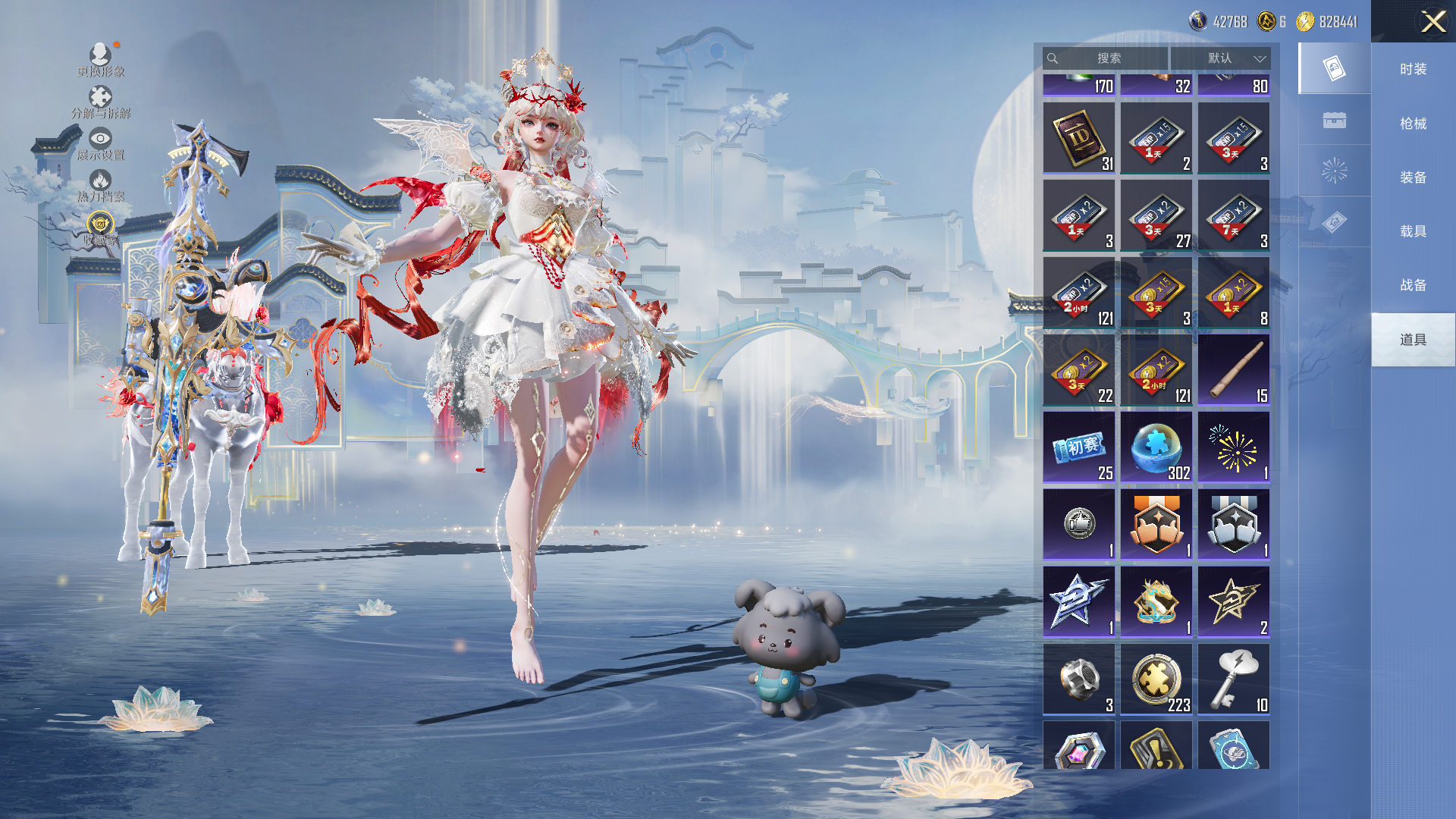Open 更换形象 (change appearance)
The height and width of the screenshot is (819, 1456).
pos(100,59)
